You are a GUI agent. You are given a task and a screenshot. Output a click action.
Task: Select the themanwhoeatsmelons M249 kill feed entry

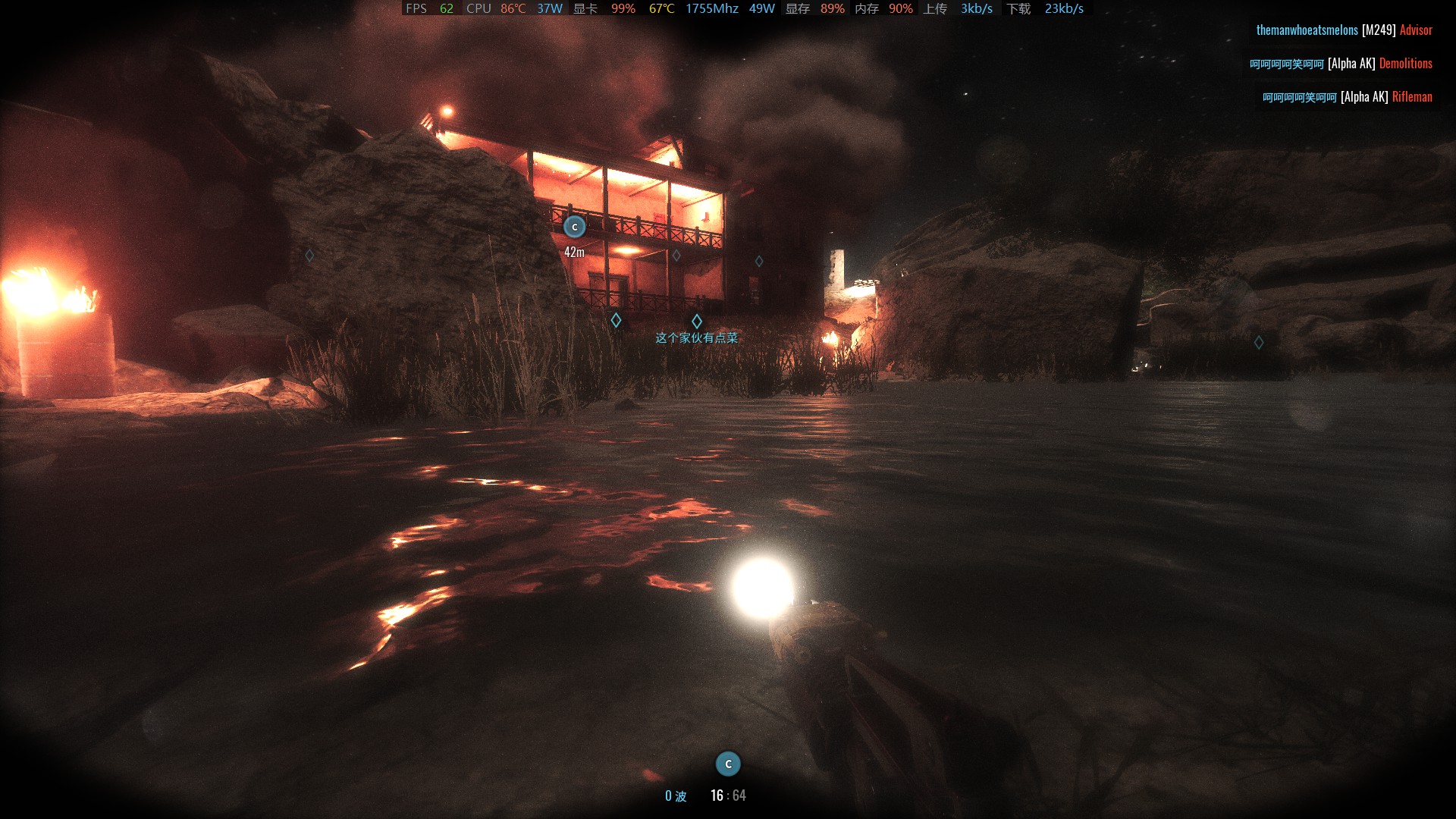click(1344, 30)
